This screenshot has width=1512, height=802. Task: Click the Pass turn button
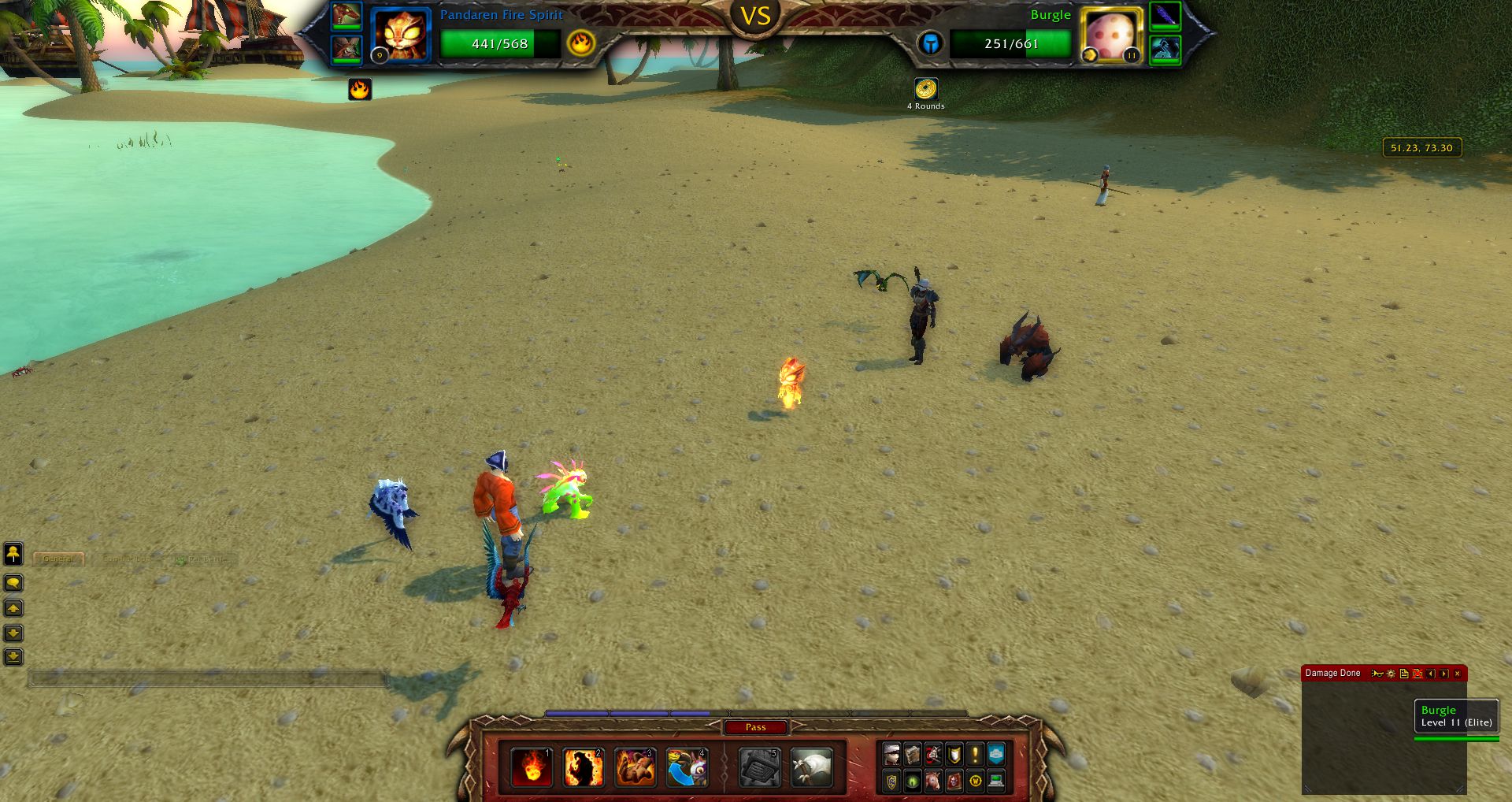point(755,727)
